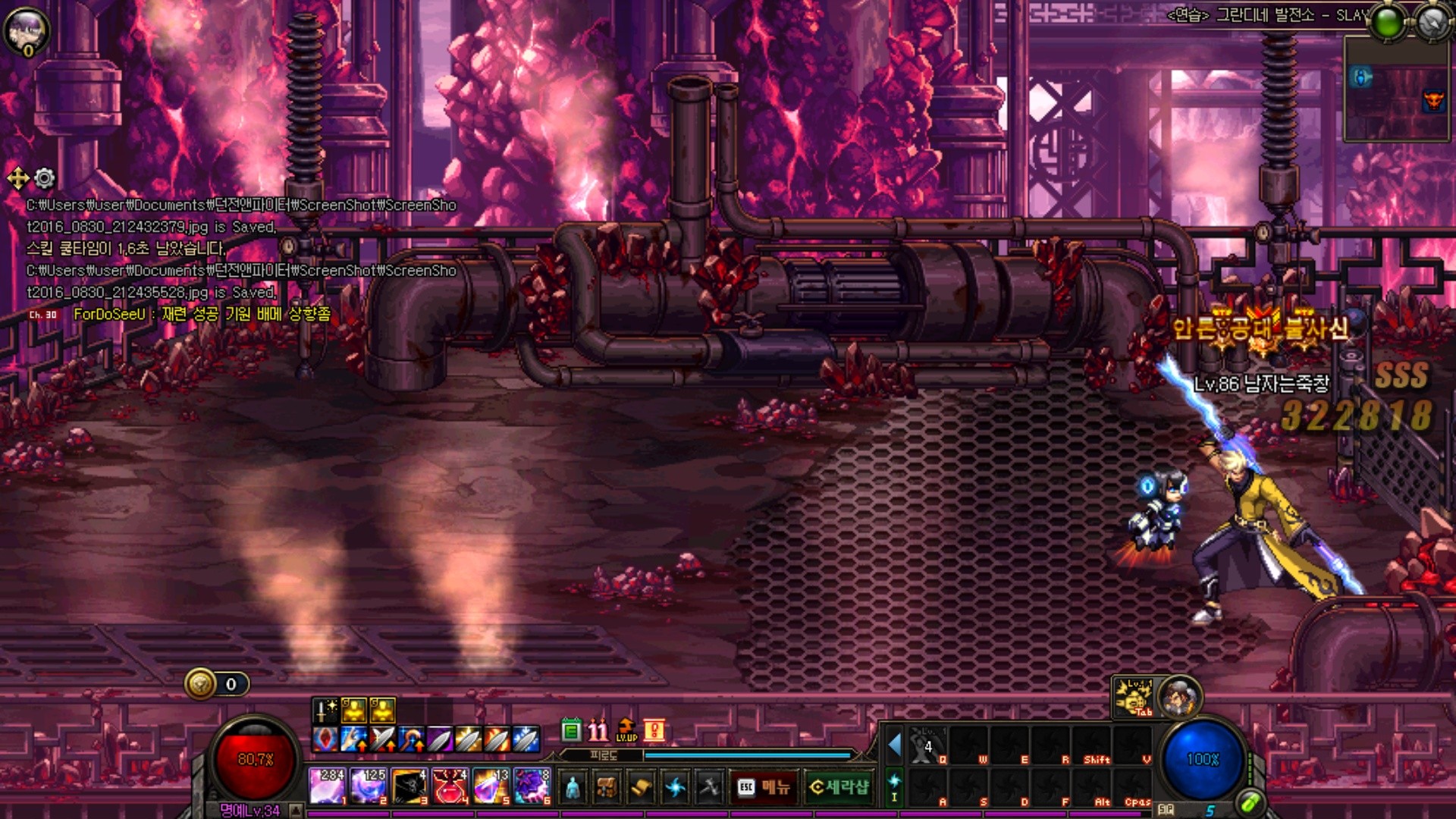The width and height of the screenshot is (1456, 819).
Task: Select the purple gem item in slot 5
Action: [x=491, y=786]
